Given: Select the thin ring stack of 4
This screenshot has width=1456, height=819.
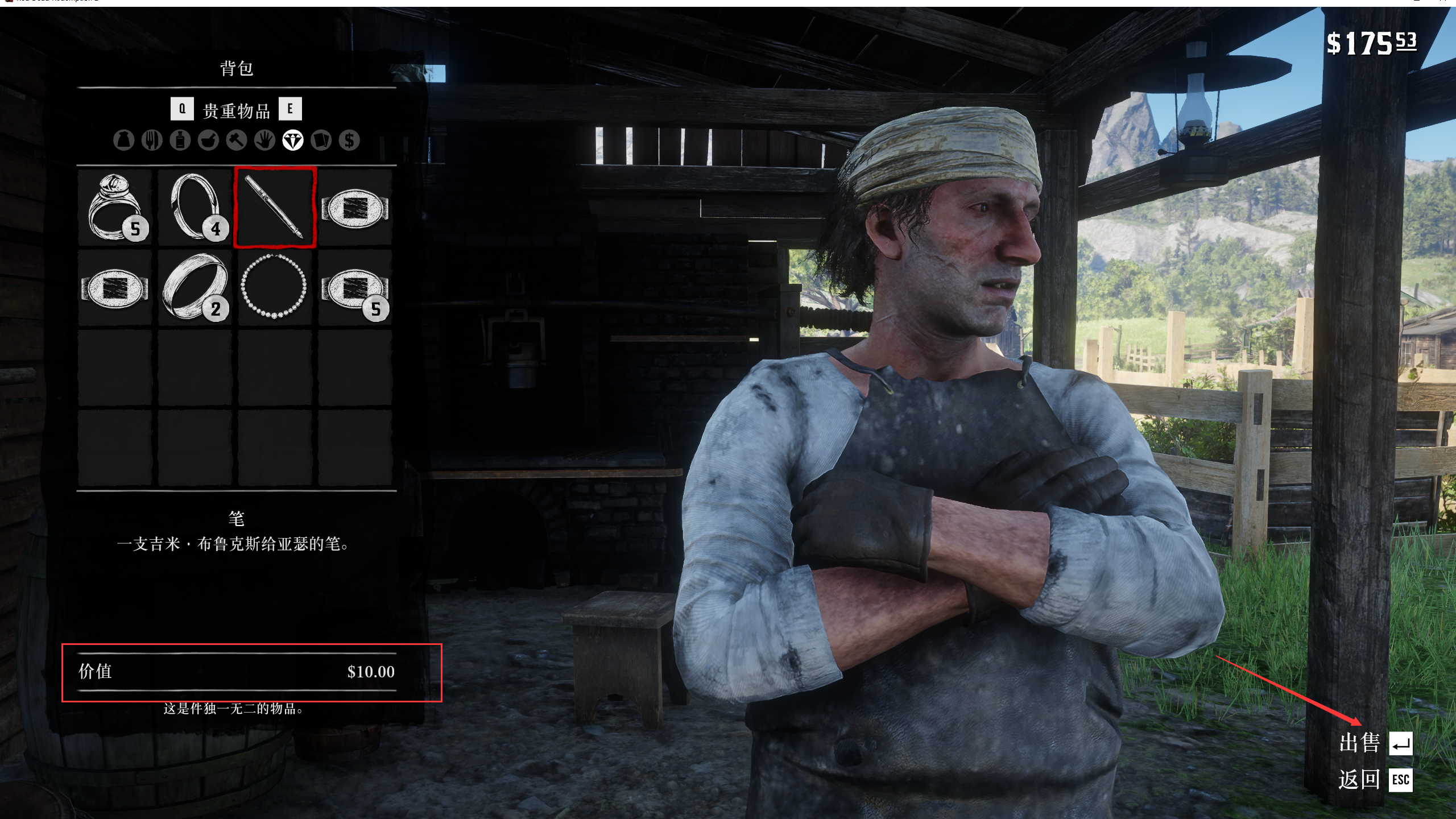Looking at the screenshot, I should tap(196, 208).
